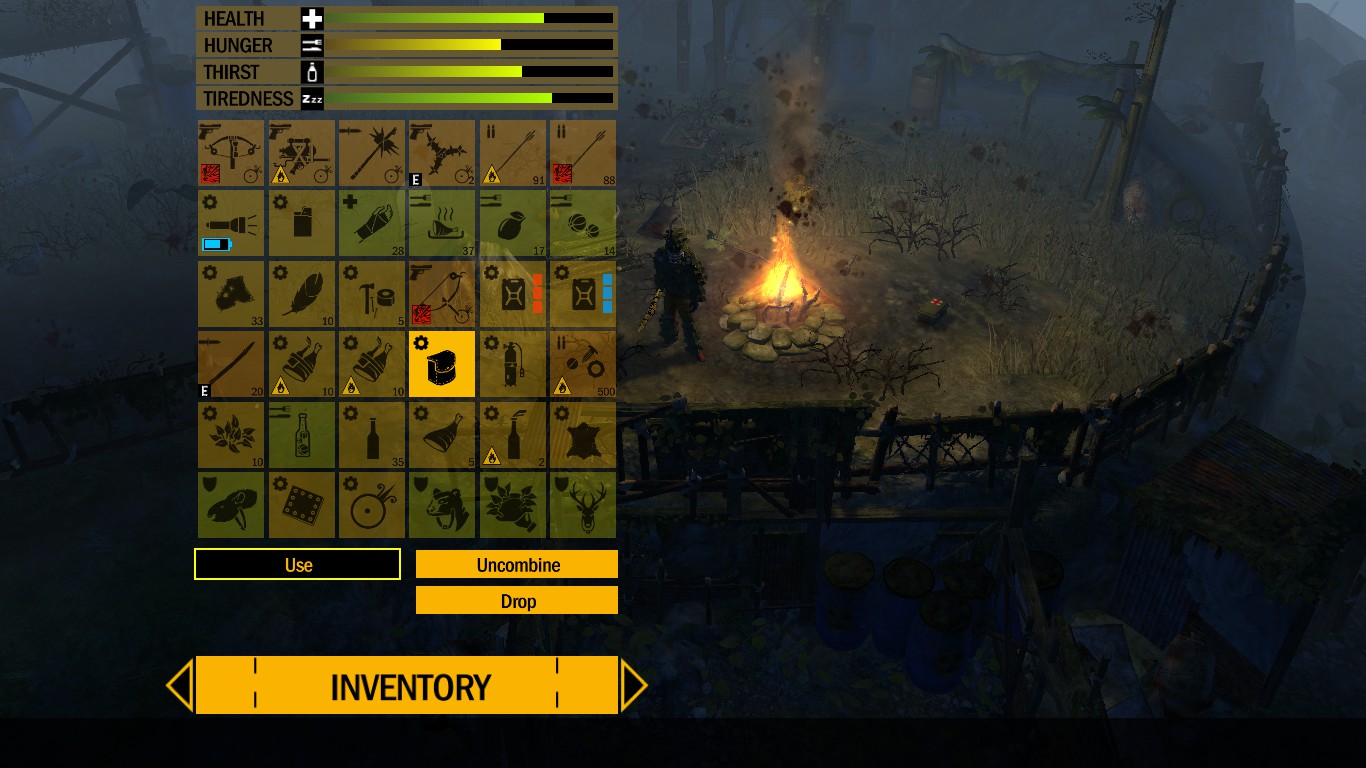Click the right arrow beside INVENTORY
Image resolution: width=1366 pixels, height=768 pixels.
pyautogui.click(x=635, y=685)
